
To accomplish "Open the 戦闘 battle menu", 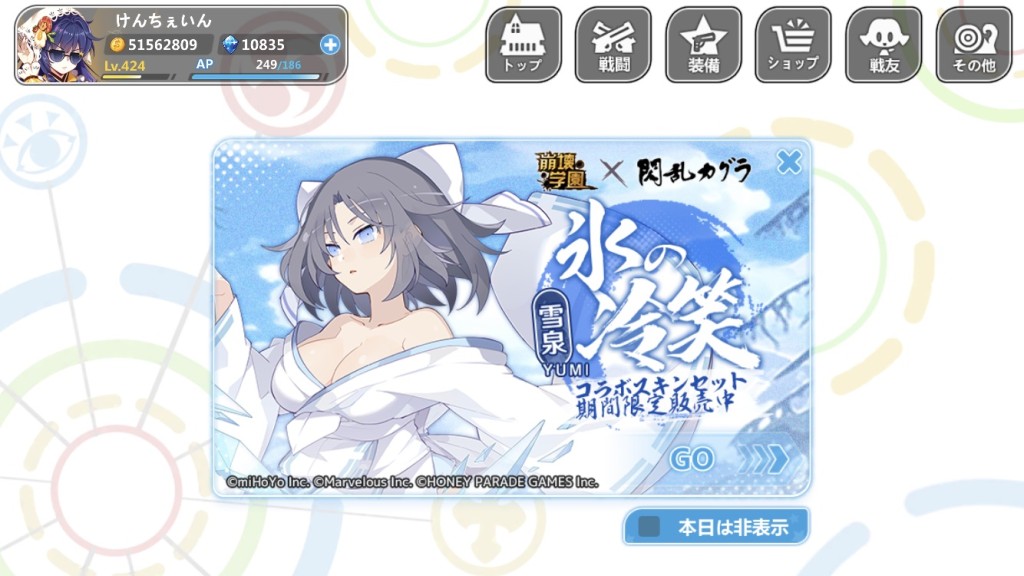I will click(613, 45).
